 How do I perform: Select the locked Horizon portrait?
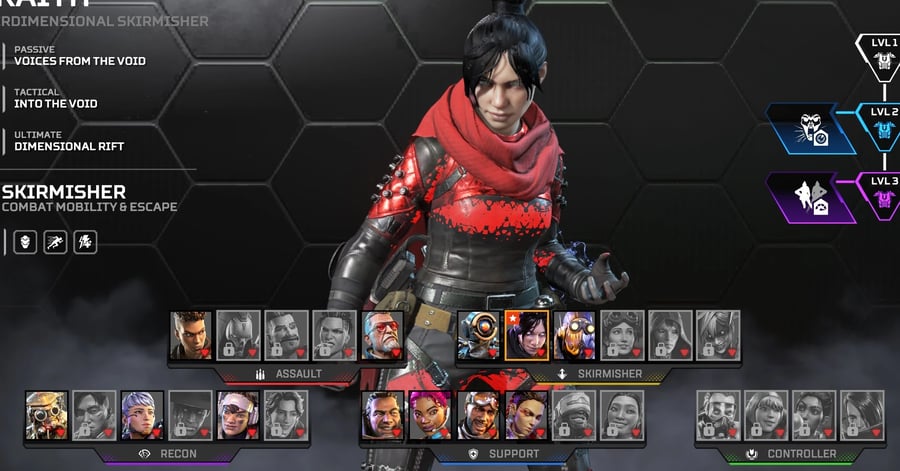point(621,335)
